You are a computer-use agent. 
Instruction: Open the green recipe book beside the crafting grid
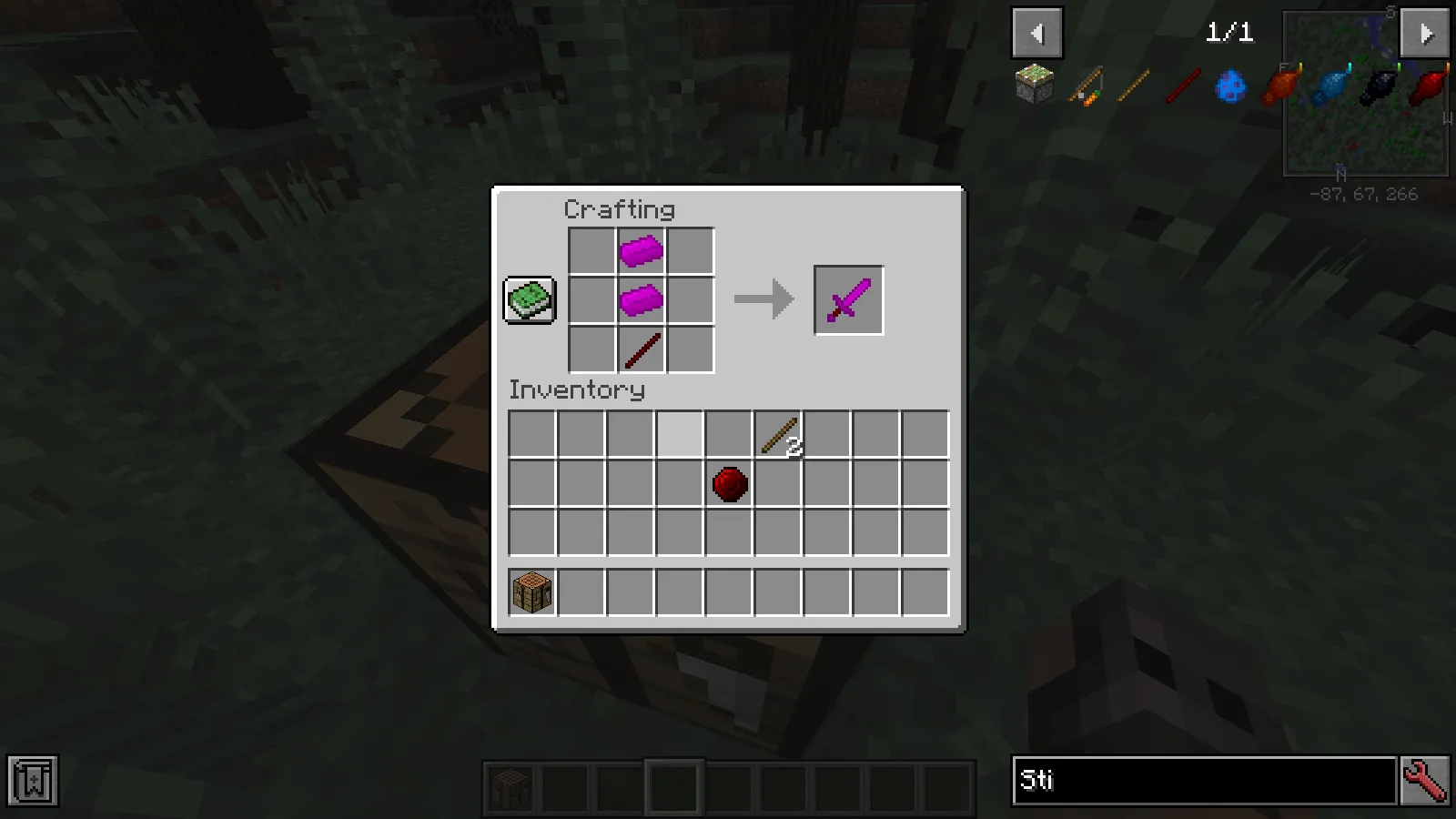[x=529, y=298]
